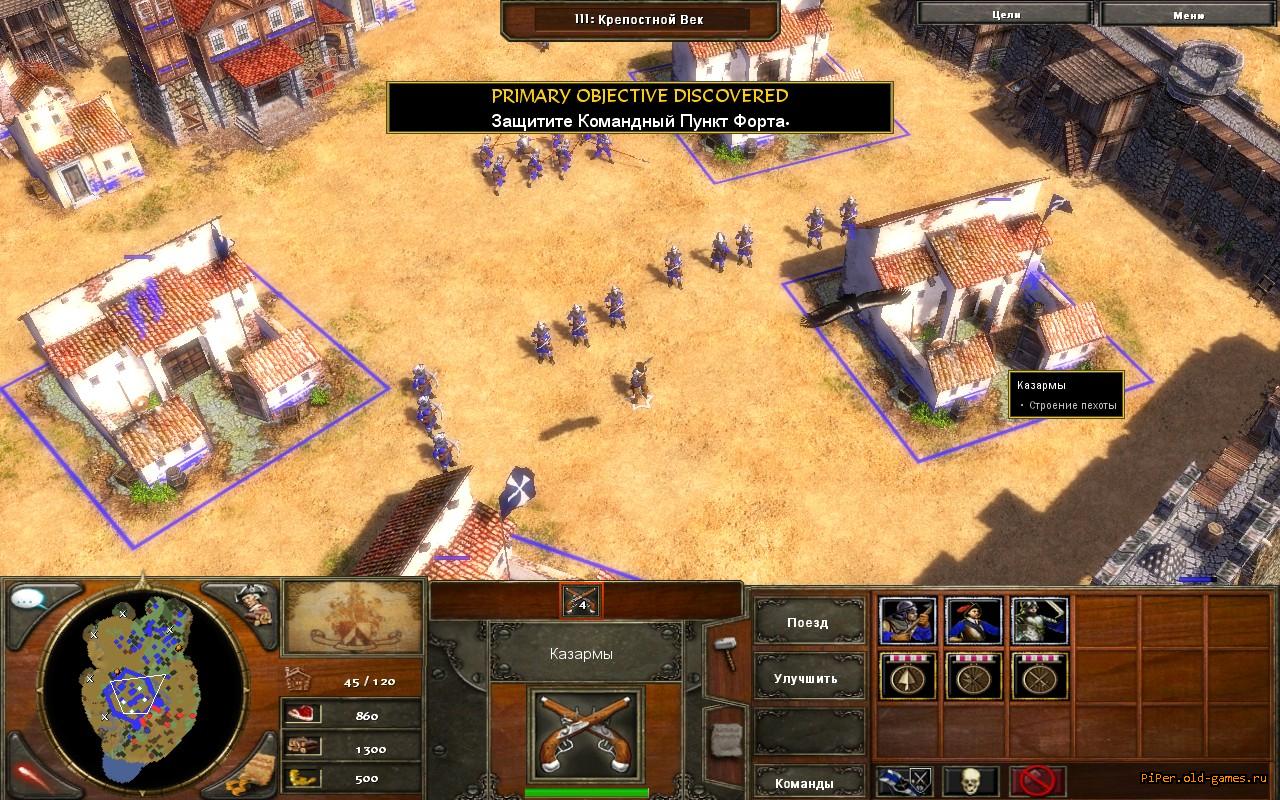Click the officer portrait button beside minimap

click(252, 602)
